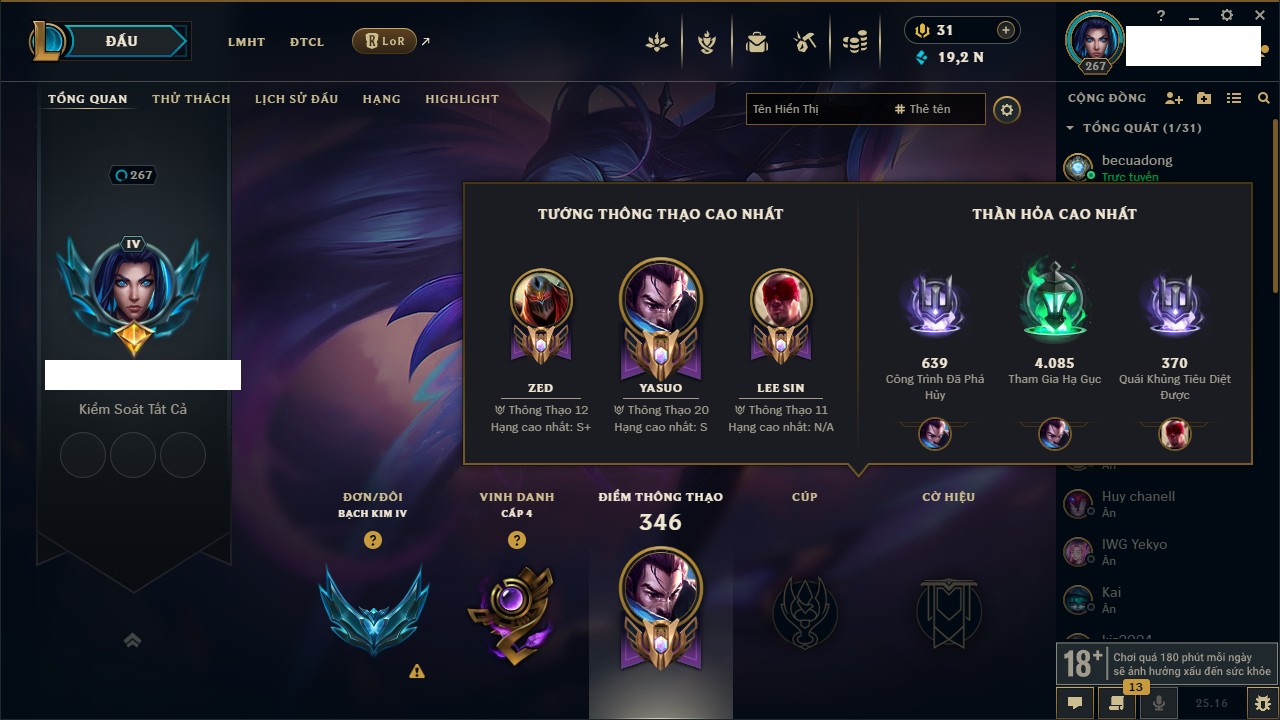This screenshot has width=1280, height=720.
Task: Go to the HẠNG profile tab
Action: 381,99
